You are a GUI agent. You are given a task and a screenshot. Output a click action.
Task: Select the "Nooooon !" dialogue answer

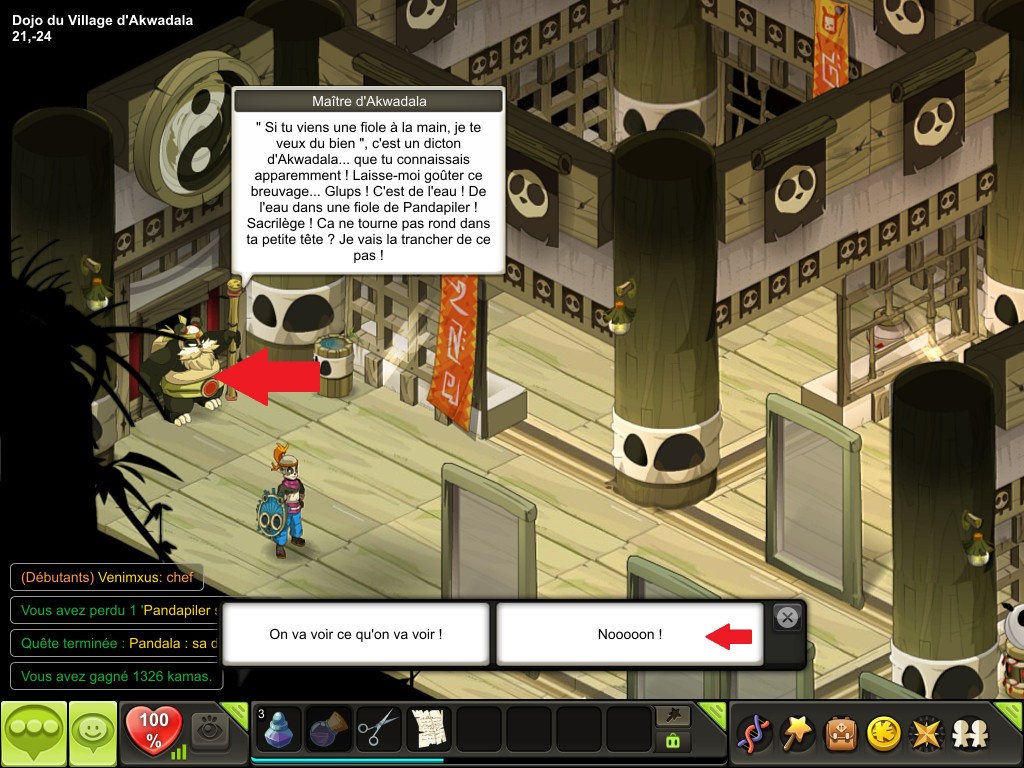point(630,634)
